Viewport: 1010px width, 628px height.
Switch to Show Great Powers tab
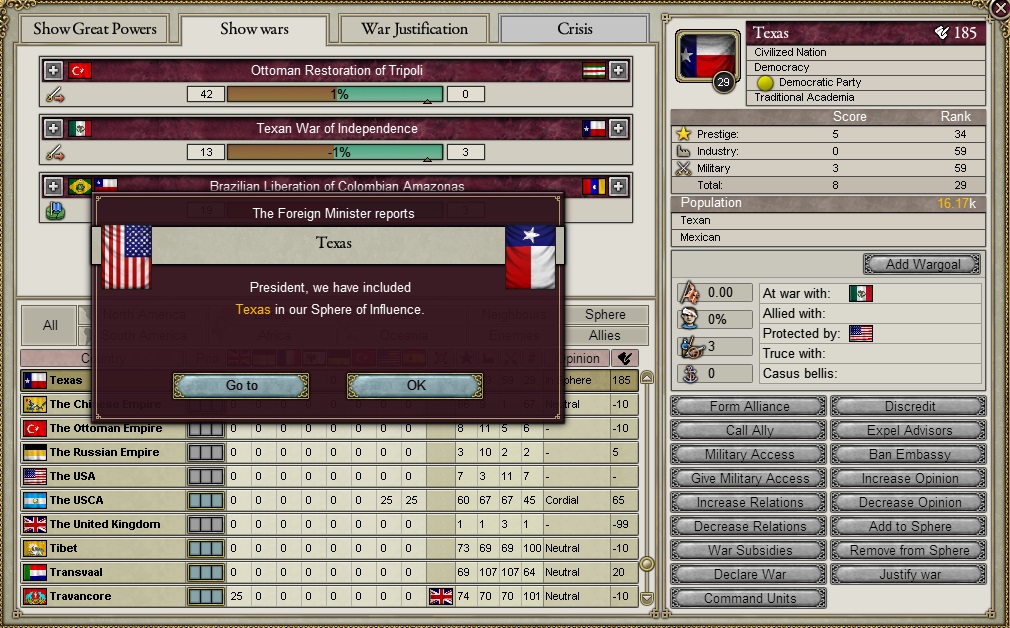95,29
